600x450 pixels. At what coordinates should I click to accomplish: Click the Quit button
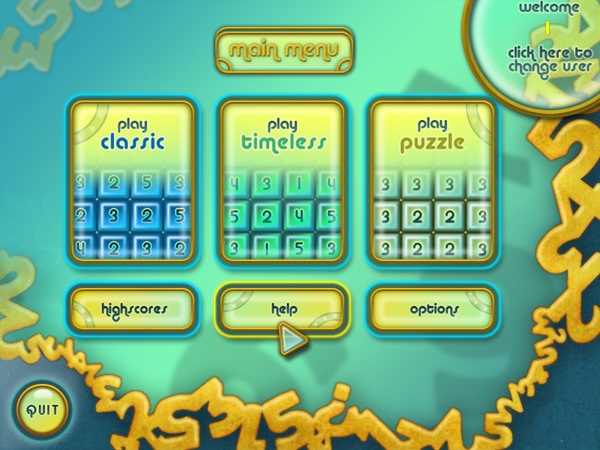(42, 409)
